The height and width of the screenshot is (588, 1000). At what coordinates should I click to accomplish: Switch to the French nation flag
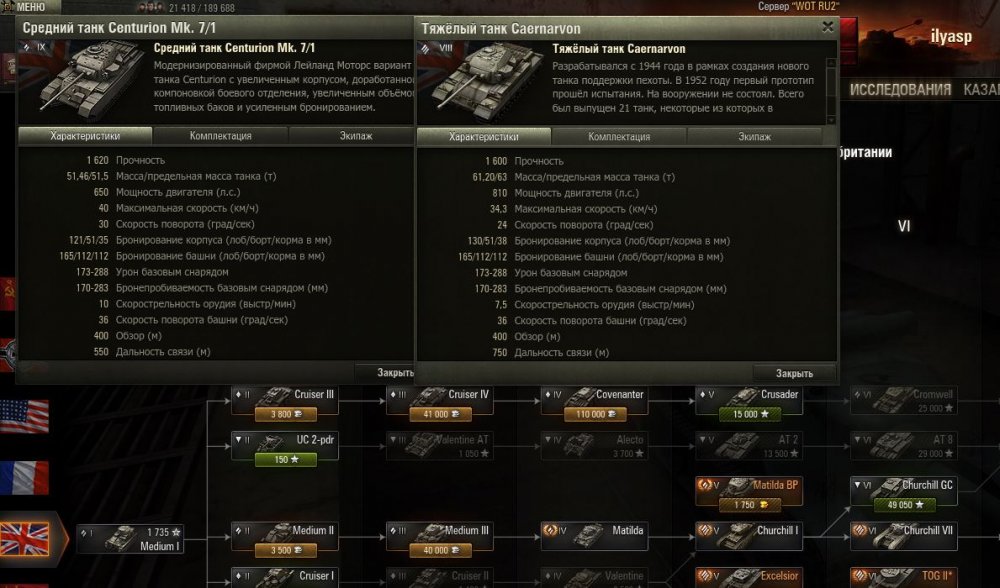click(24, 477)
